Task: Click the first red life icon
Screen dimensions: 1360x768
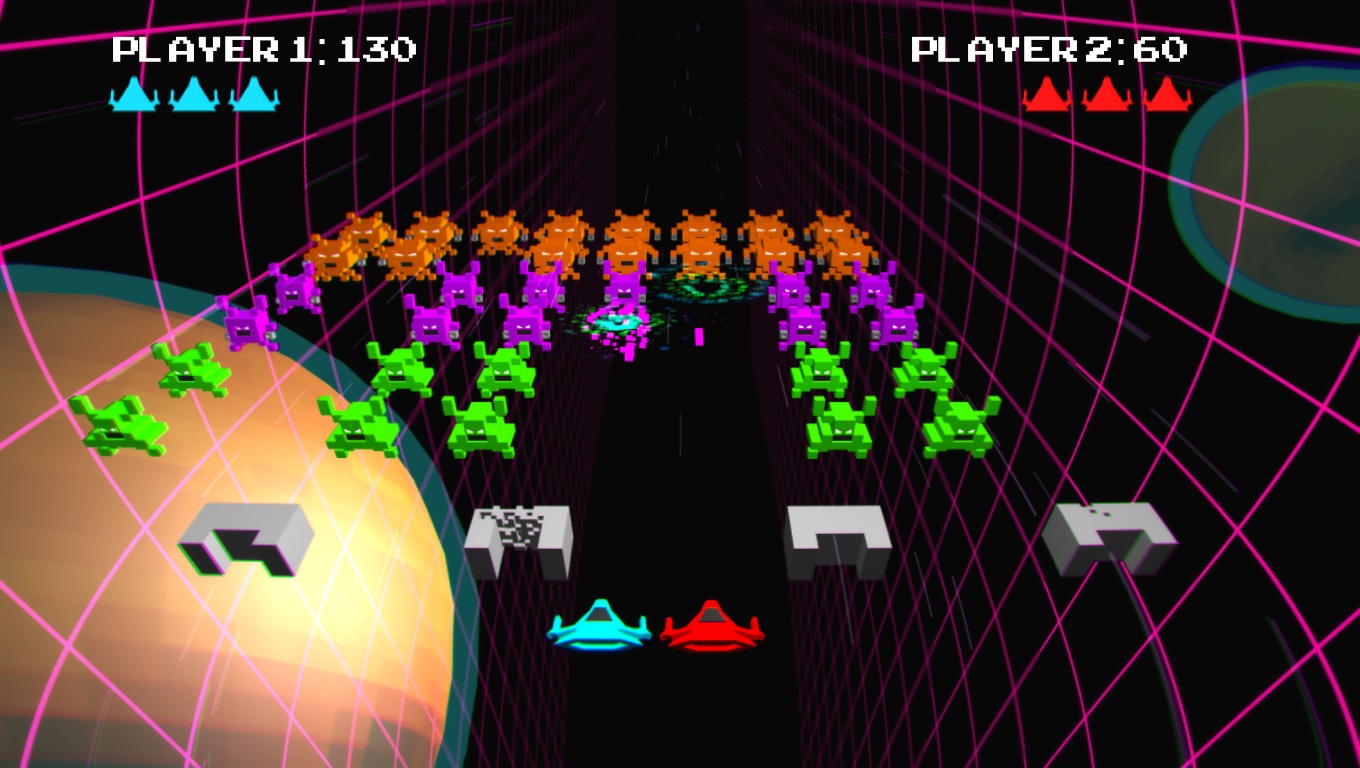Action: [1046, 96]
